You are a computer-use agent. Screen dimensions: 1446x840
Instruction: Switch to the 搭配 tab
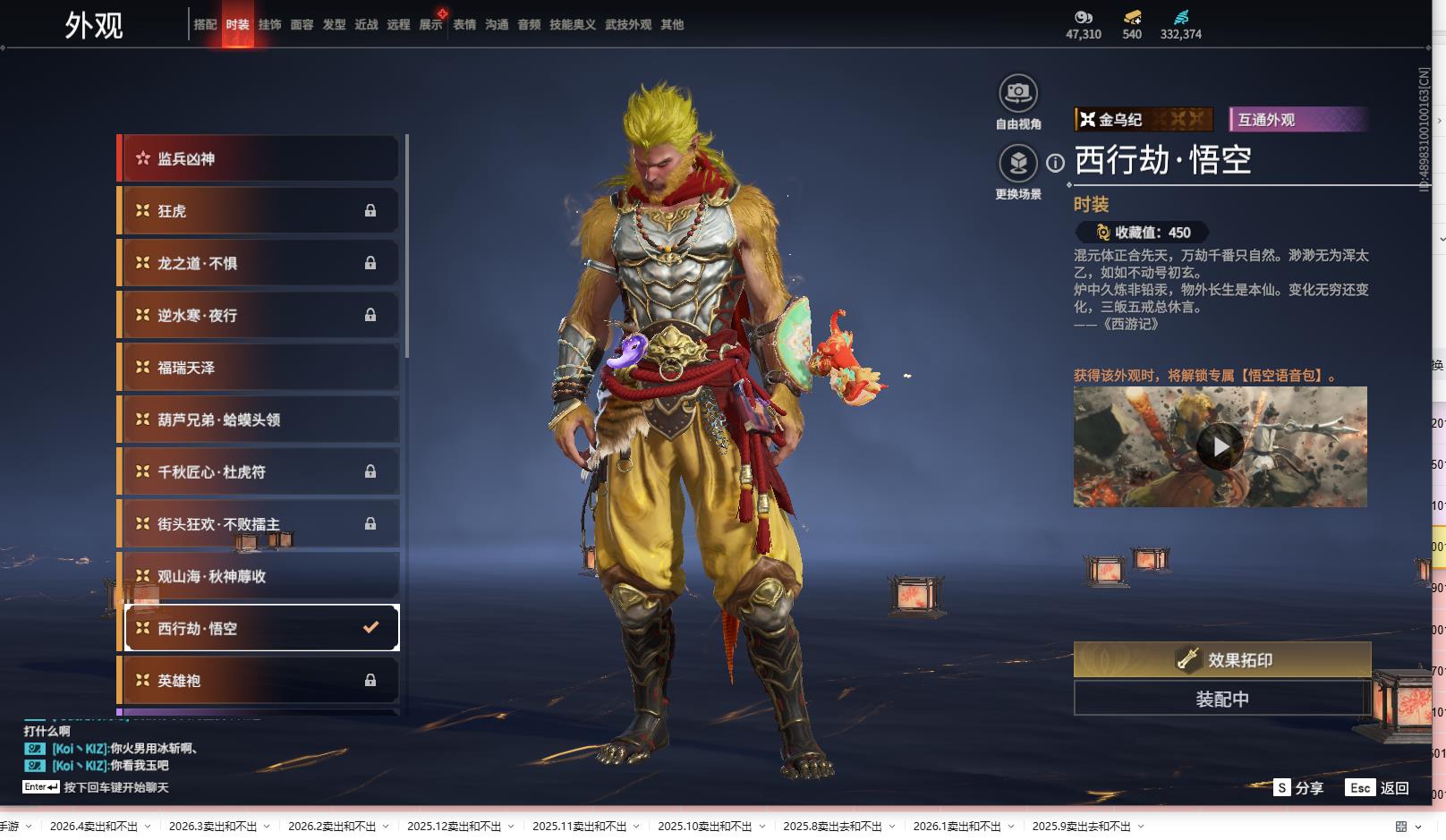click(205, 25)
